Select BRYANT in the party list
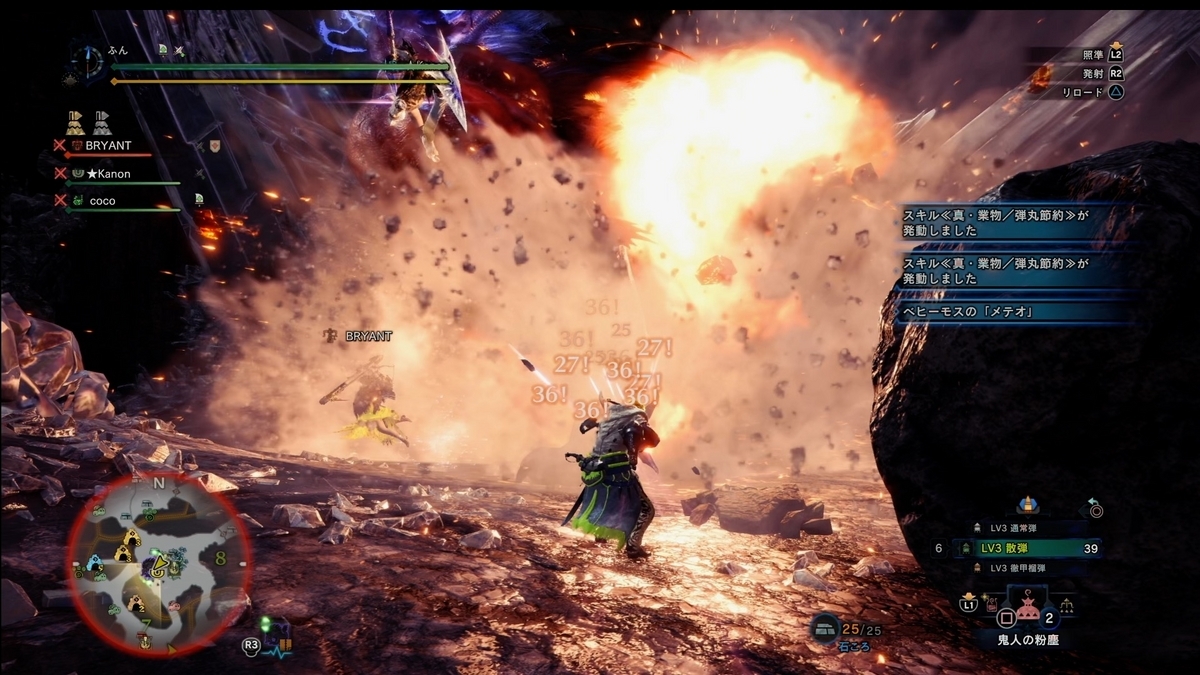 (108, 146)
